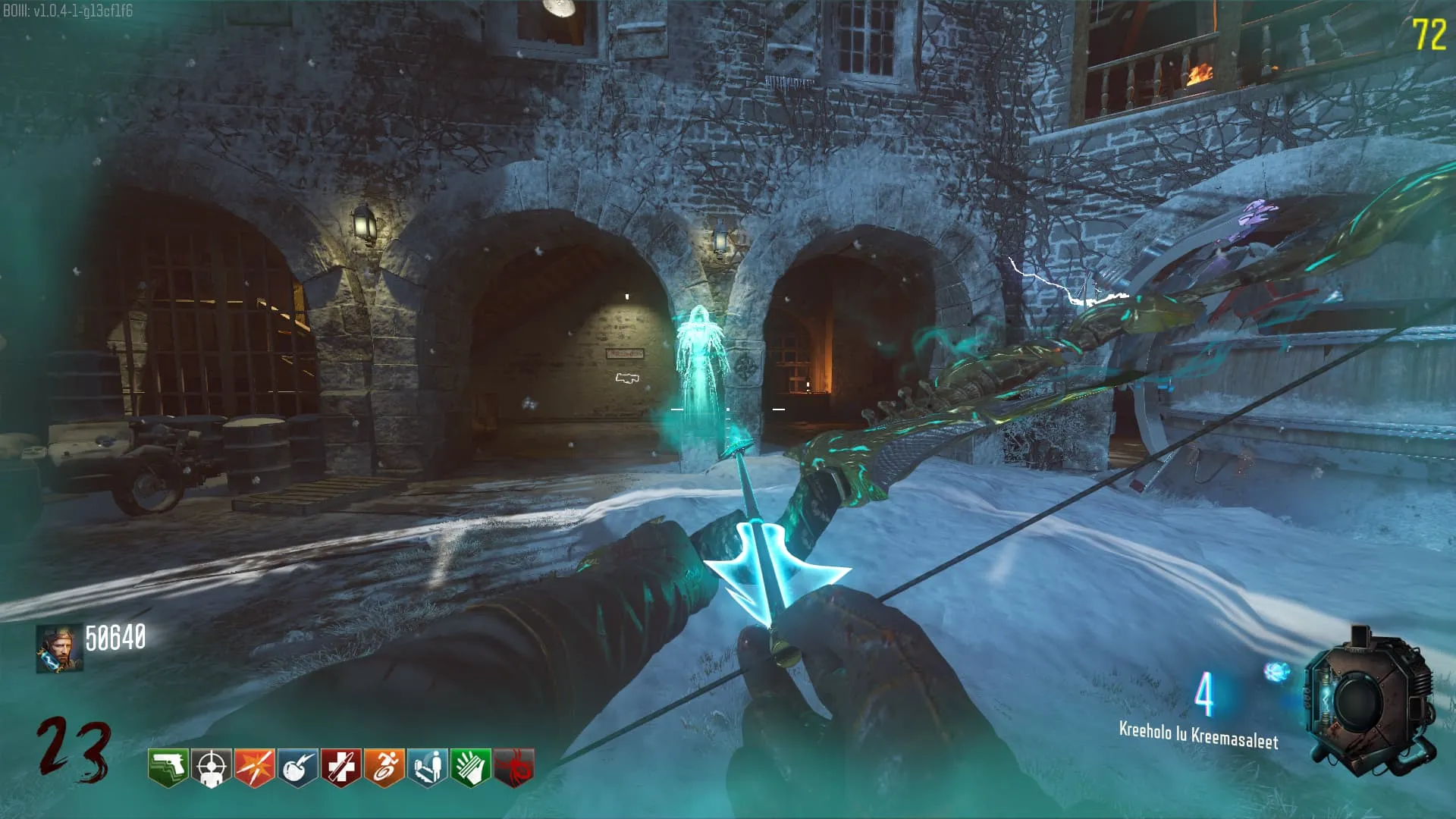Screen dimensions: 1456x819
Task: Select the Stamin-Up running man perk icon
Action: 384,768
